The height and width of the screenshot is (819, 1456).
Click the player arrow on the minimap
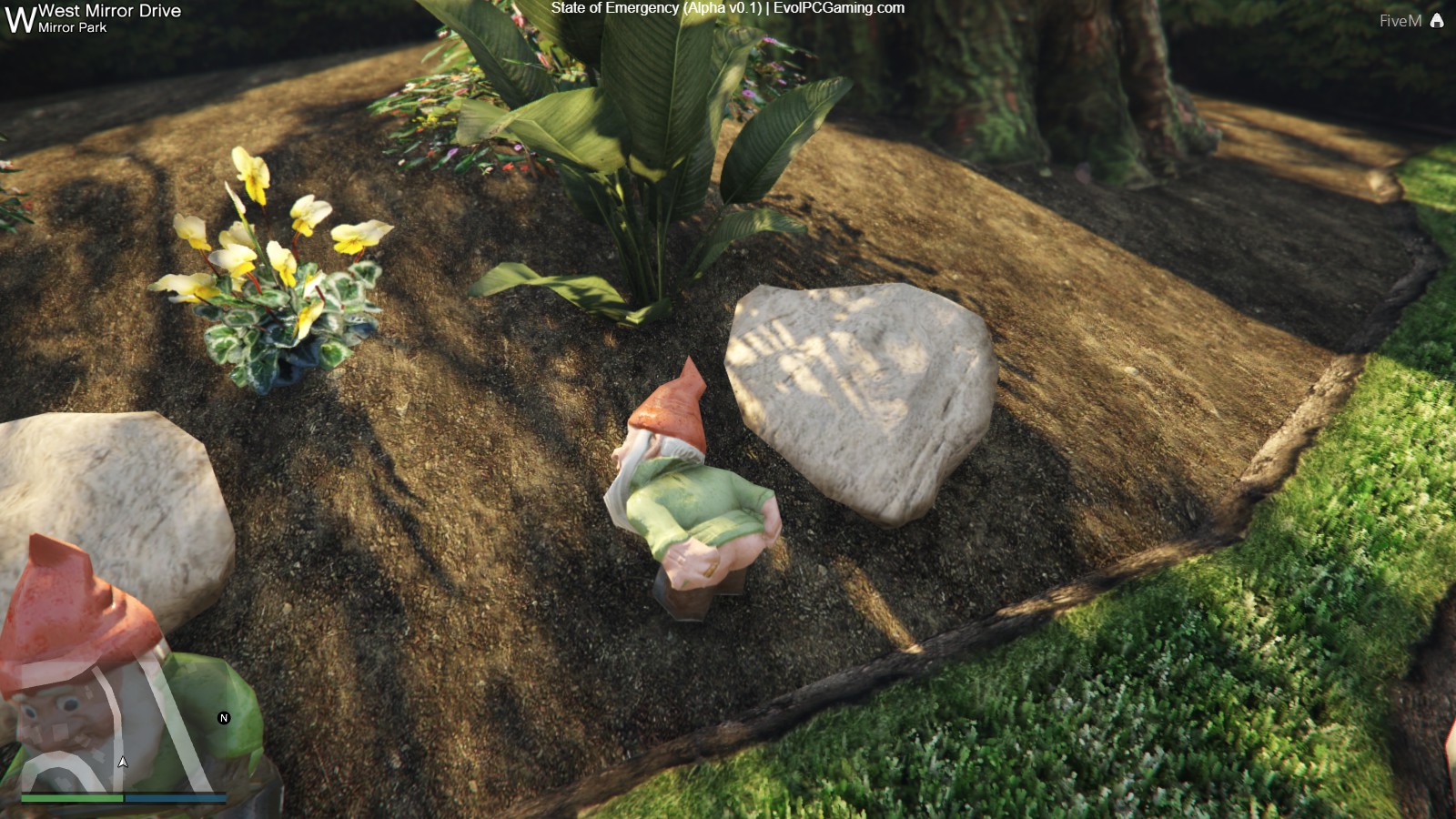click(123, 762)
